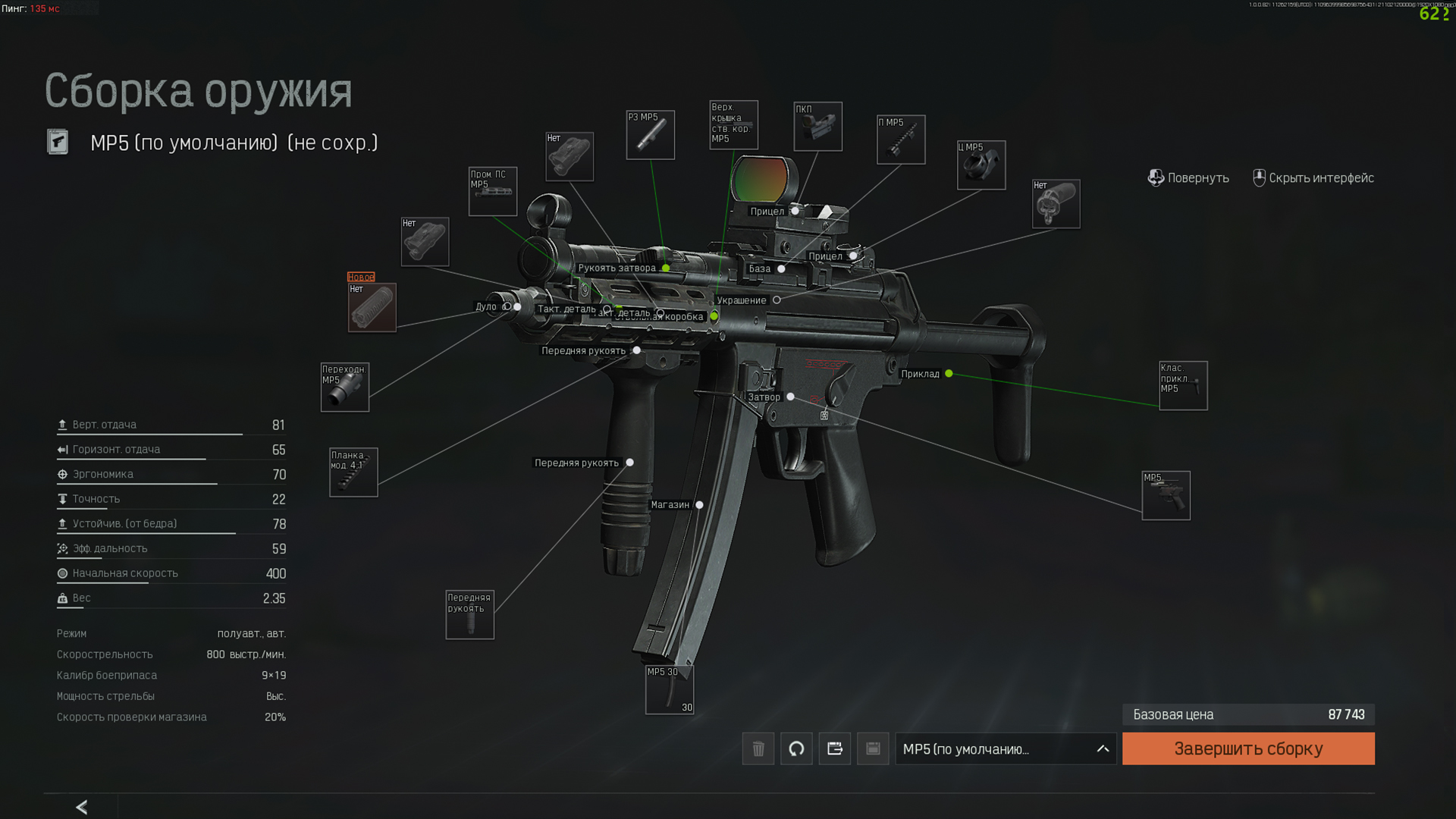Go back with the left arrow
Image resolution: width=1456 pixels, height=819 pixels.
pos(82,807)
